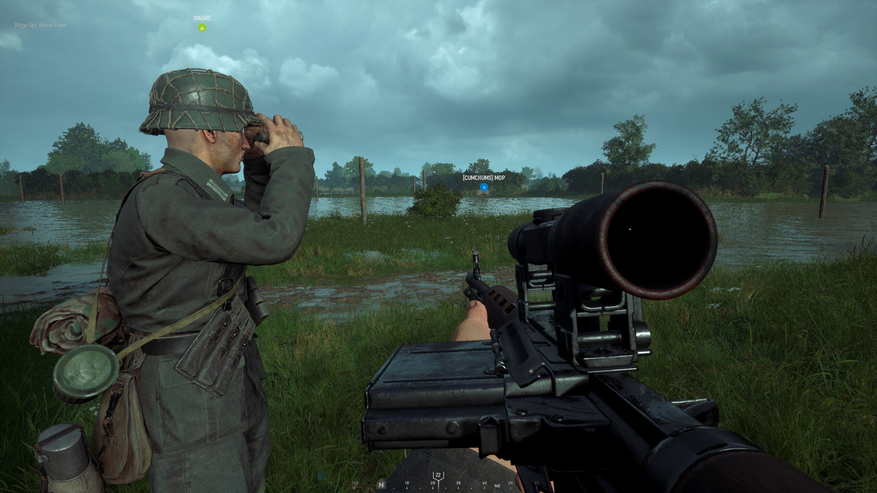Select the blue MOP teammate marker icon
877x493 pixels.
(484, 187)
